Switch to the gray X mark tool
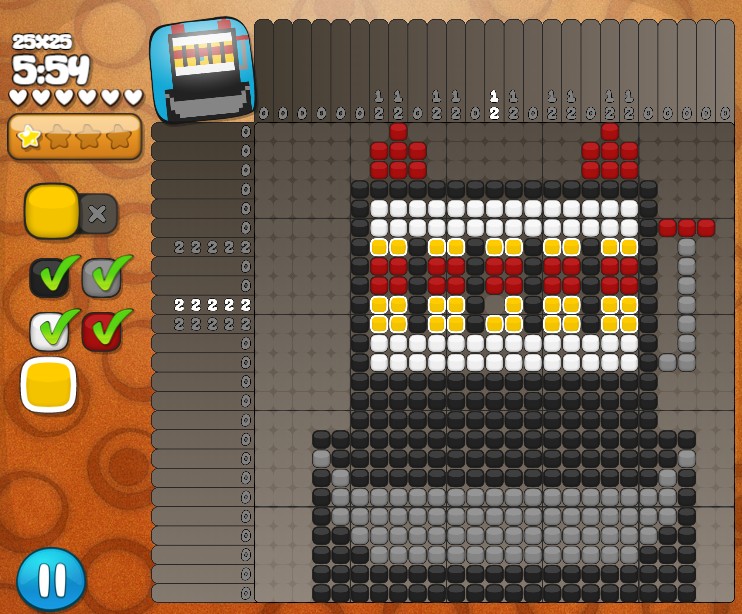This screenshot has width=742, height=614. (x=98, y=213)
